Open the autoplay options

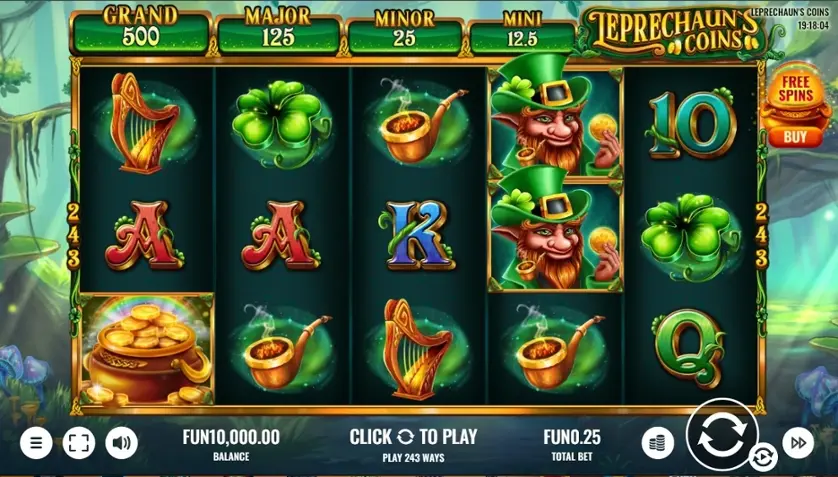(x=763, y=458)
